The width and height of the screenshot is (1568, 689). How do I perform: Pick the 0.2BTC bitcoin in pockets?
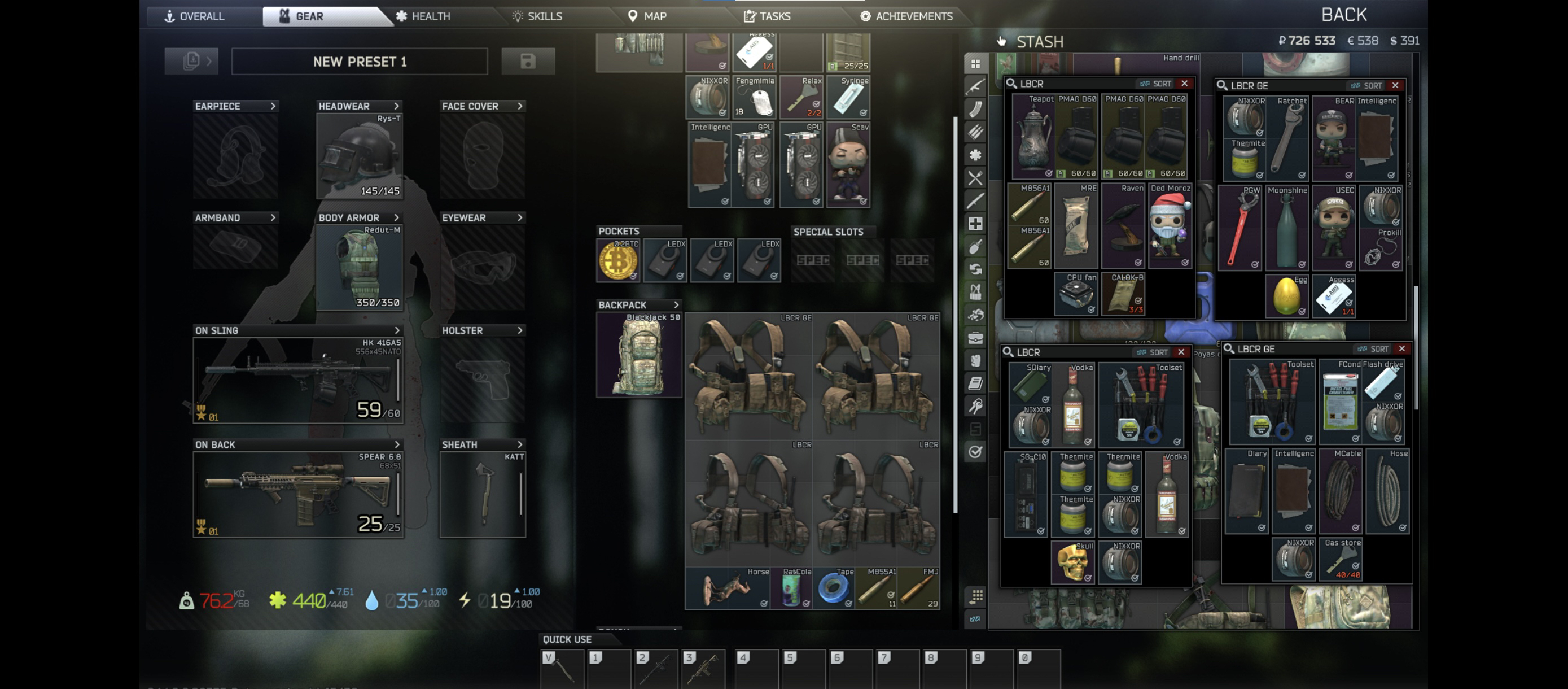(617, 261)
